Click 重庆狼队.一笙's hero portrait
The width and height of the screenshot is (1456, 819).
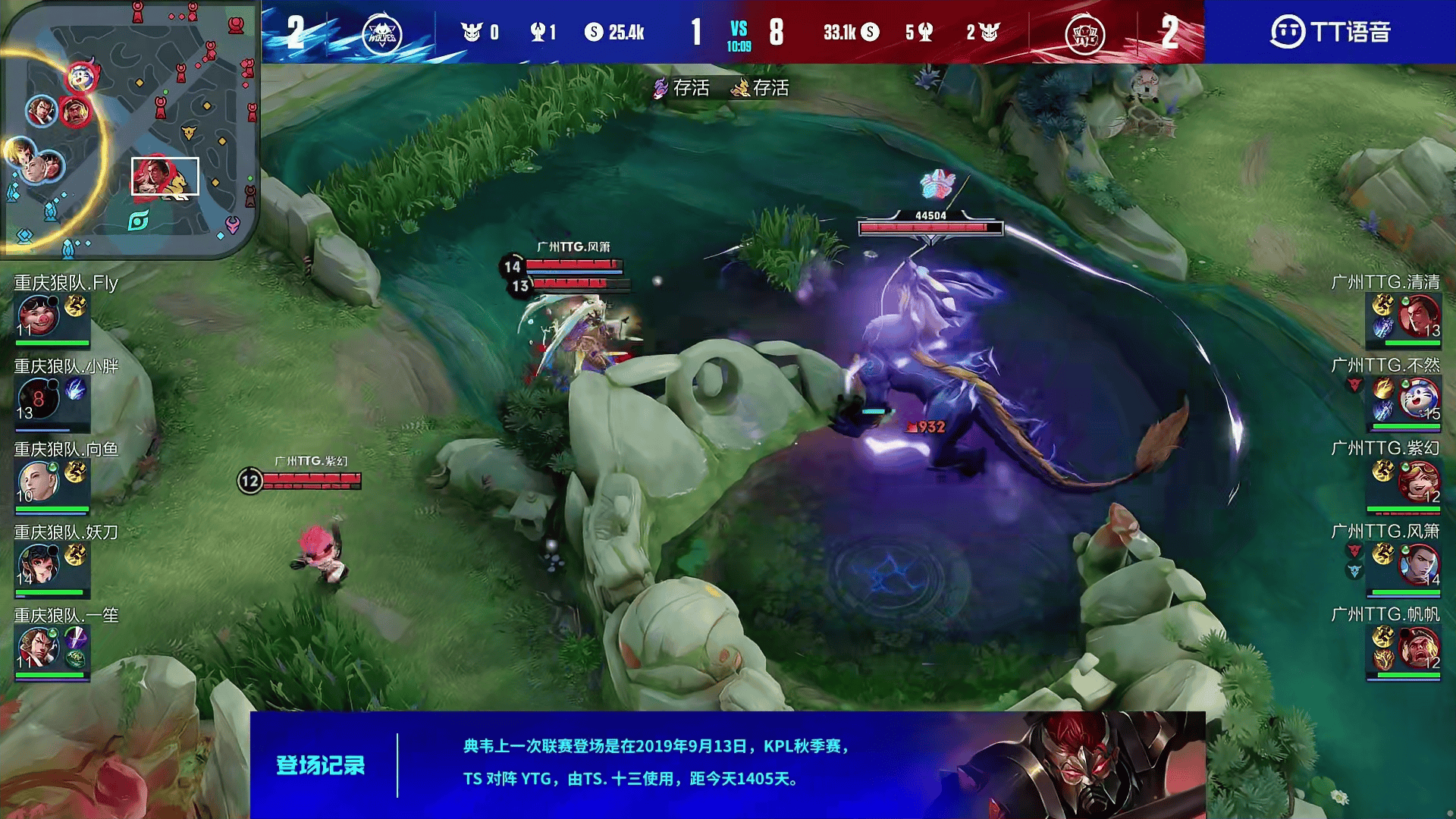click(38, 648)
